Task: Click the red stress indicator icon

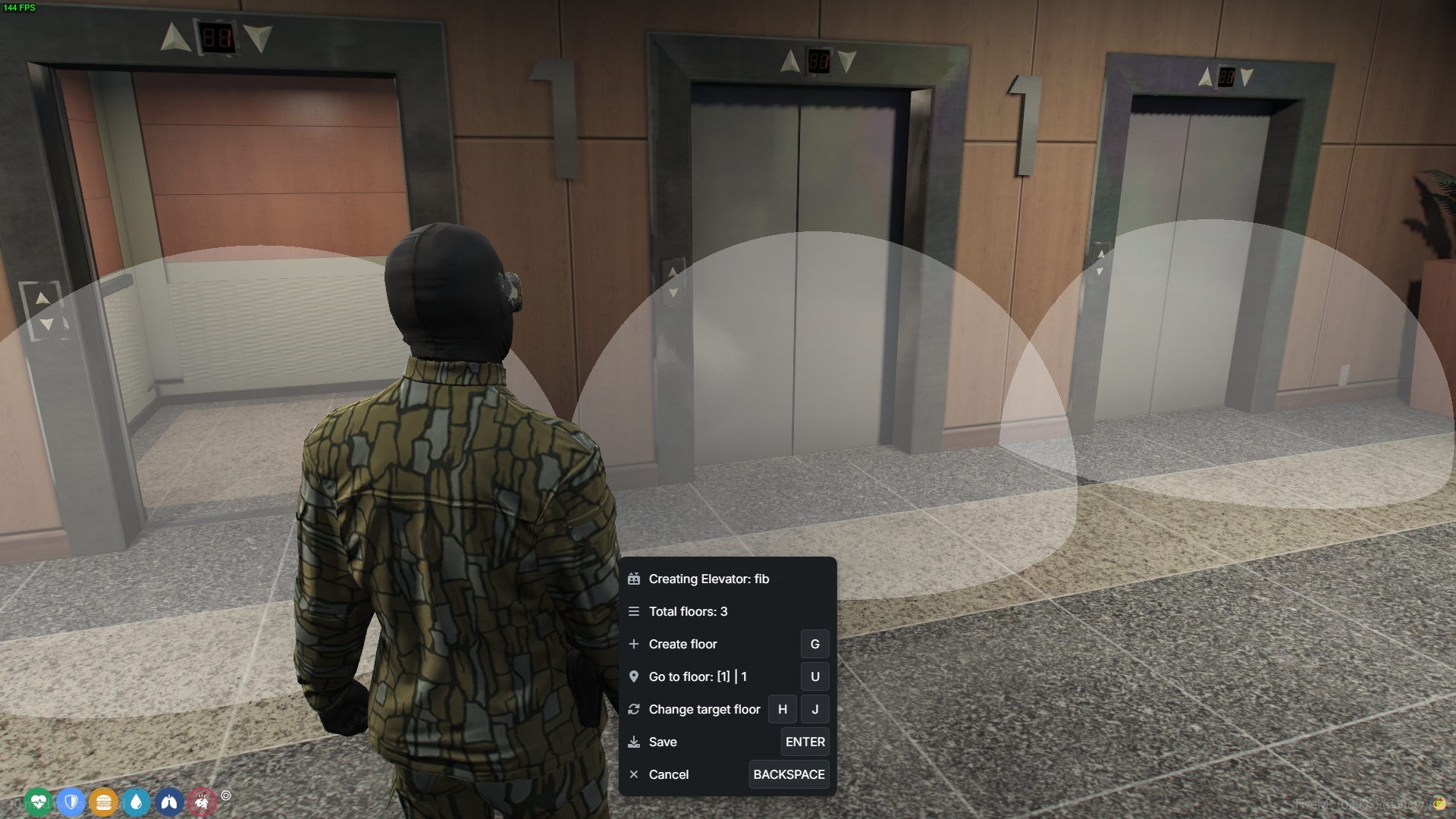Action: pos(202,802)
